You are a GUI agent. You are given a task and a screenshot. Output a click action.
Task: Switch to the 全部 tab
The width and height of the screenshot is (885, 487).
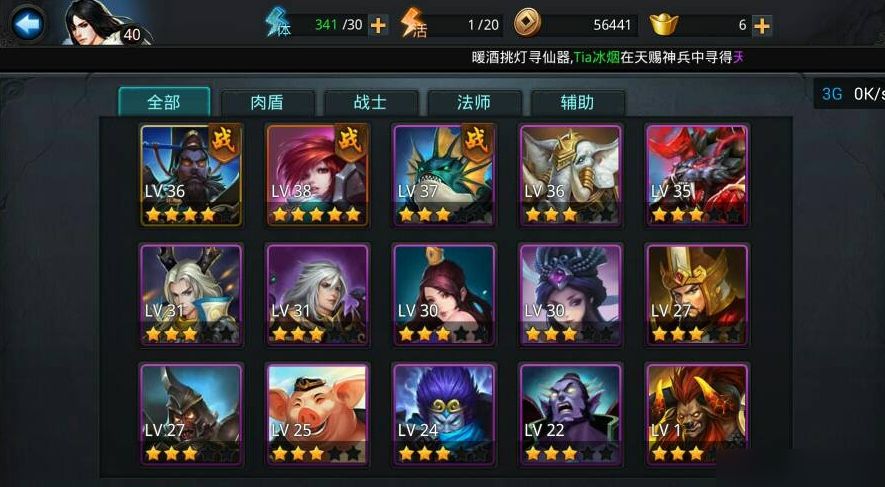[164, 102]
